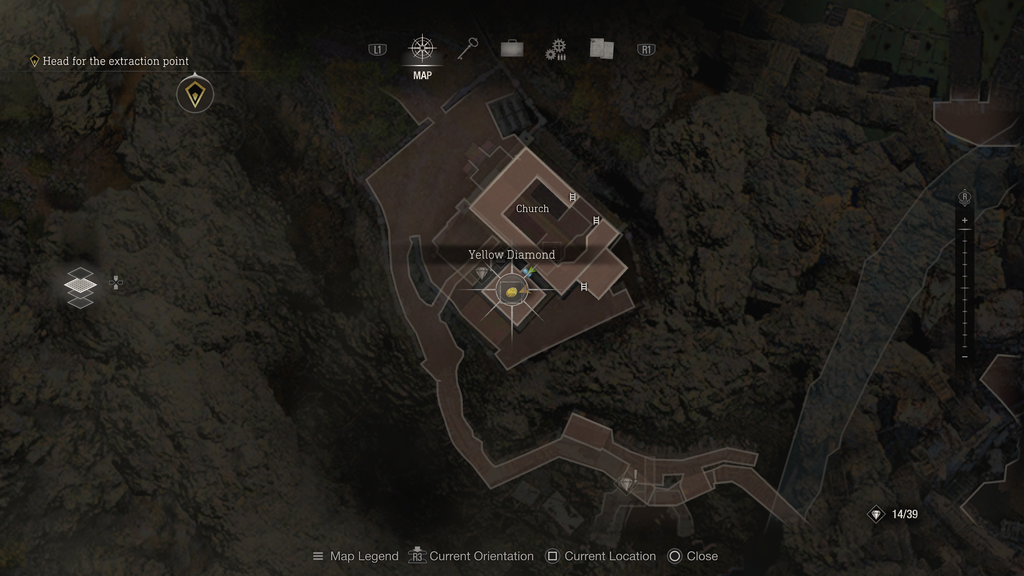Switch to the attaché case tab
1024x576 pixels.
click(512, 49)
